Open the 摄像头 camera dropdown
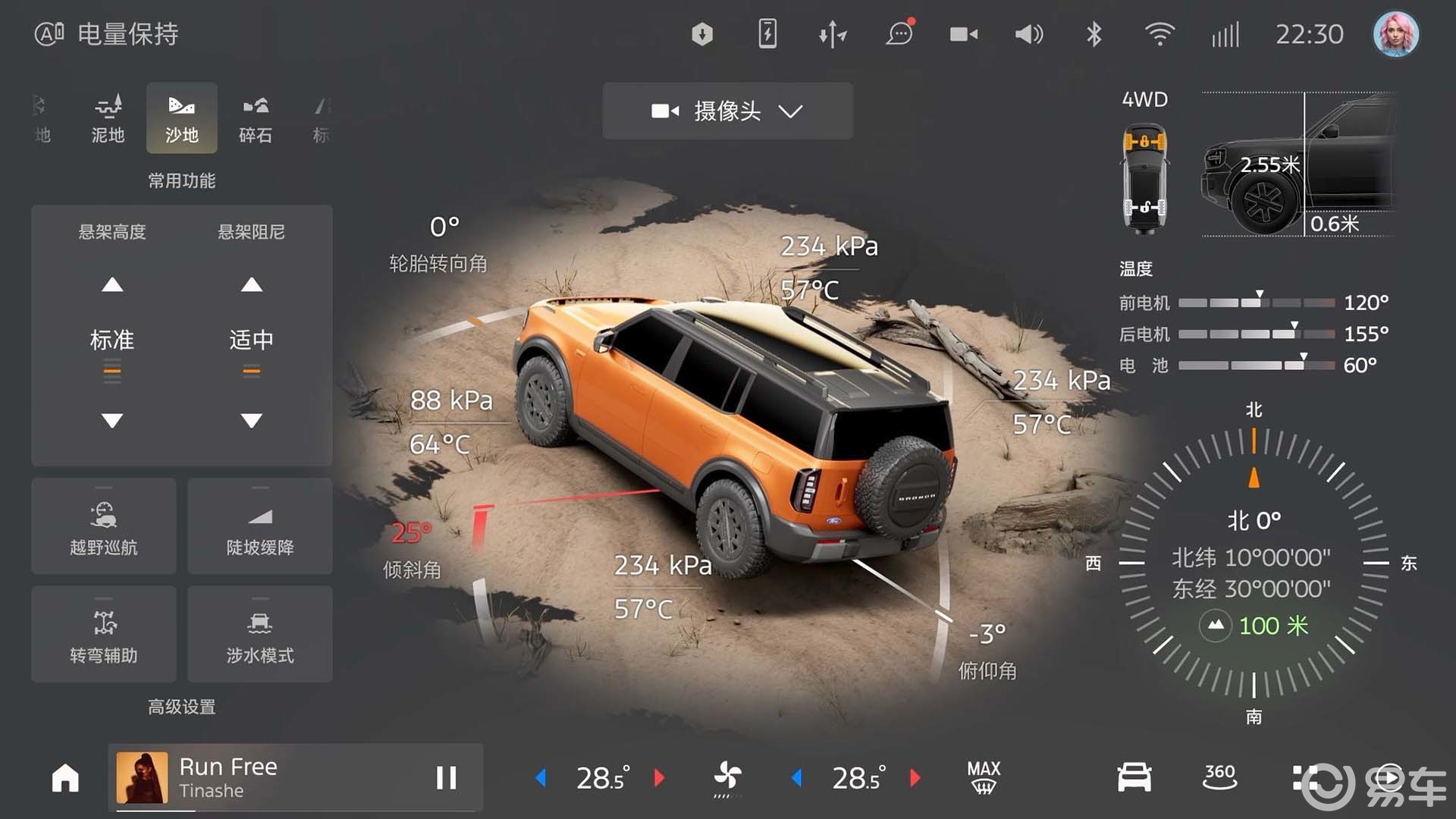This screenshot has width=1456, height=819. [x=727, y=111]
